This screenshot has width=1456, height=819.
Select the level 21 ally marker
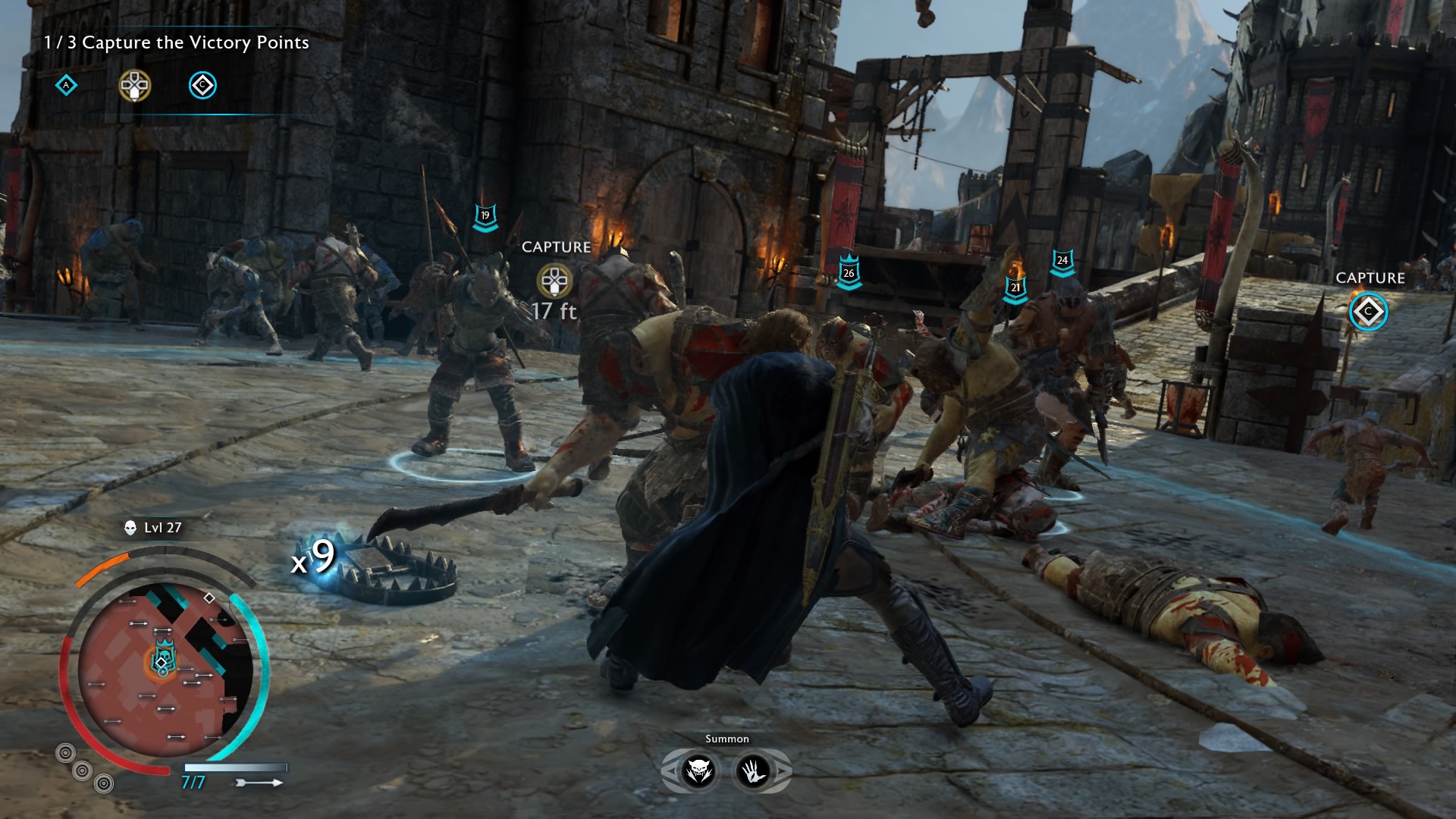[1015, 289]
